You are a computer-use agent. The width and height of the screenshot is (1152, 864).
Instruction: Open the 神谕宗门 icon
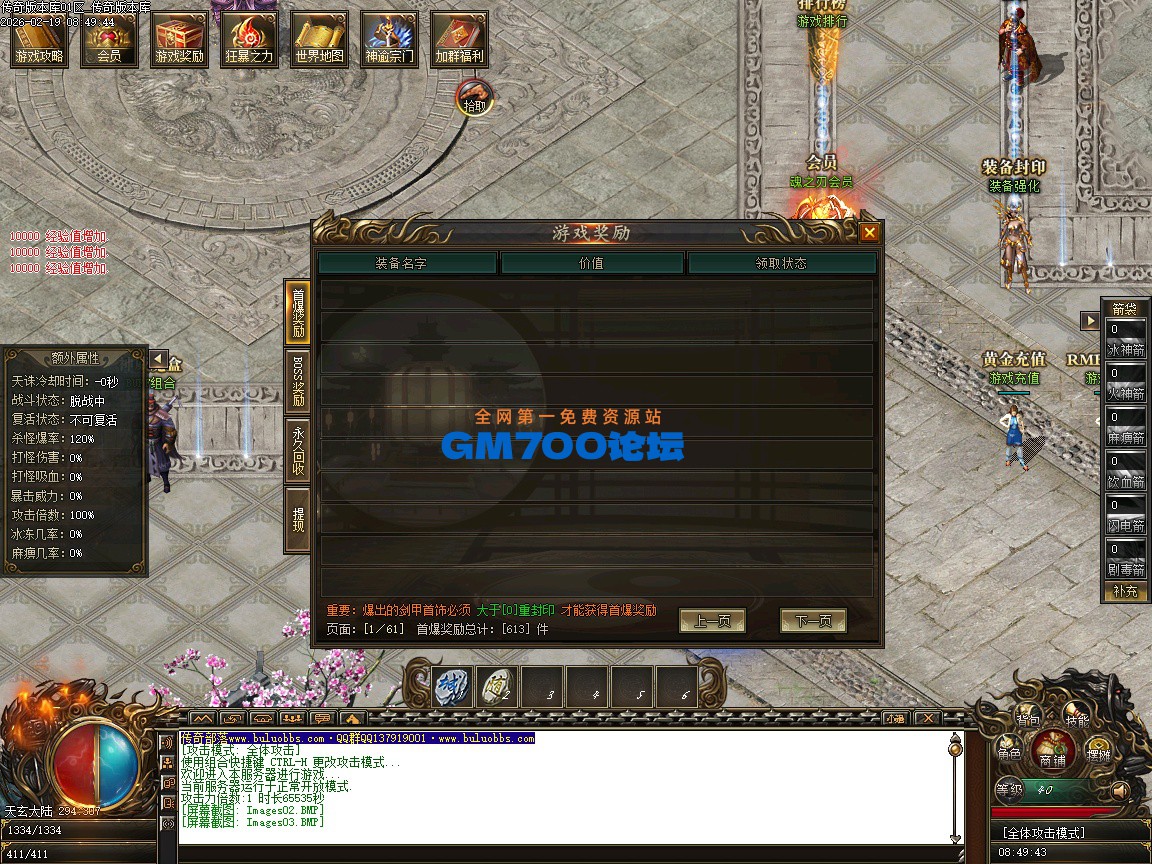(389, 40)
